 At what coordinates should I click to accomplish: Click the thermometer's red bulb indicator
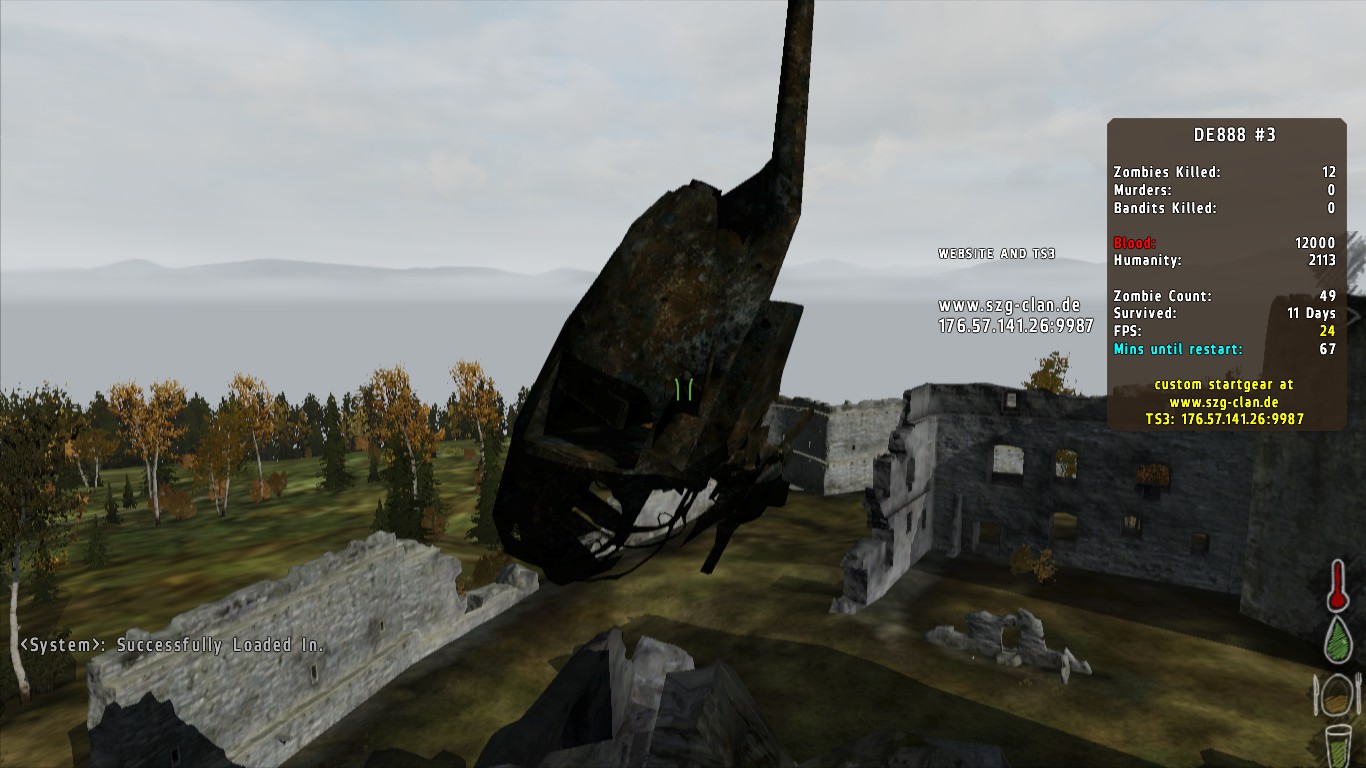(x=1336, y=601)
